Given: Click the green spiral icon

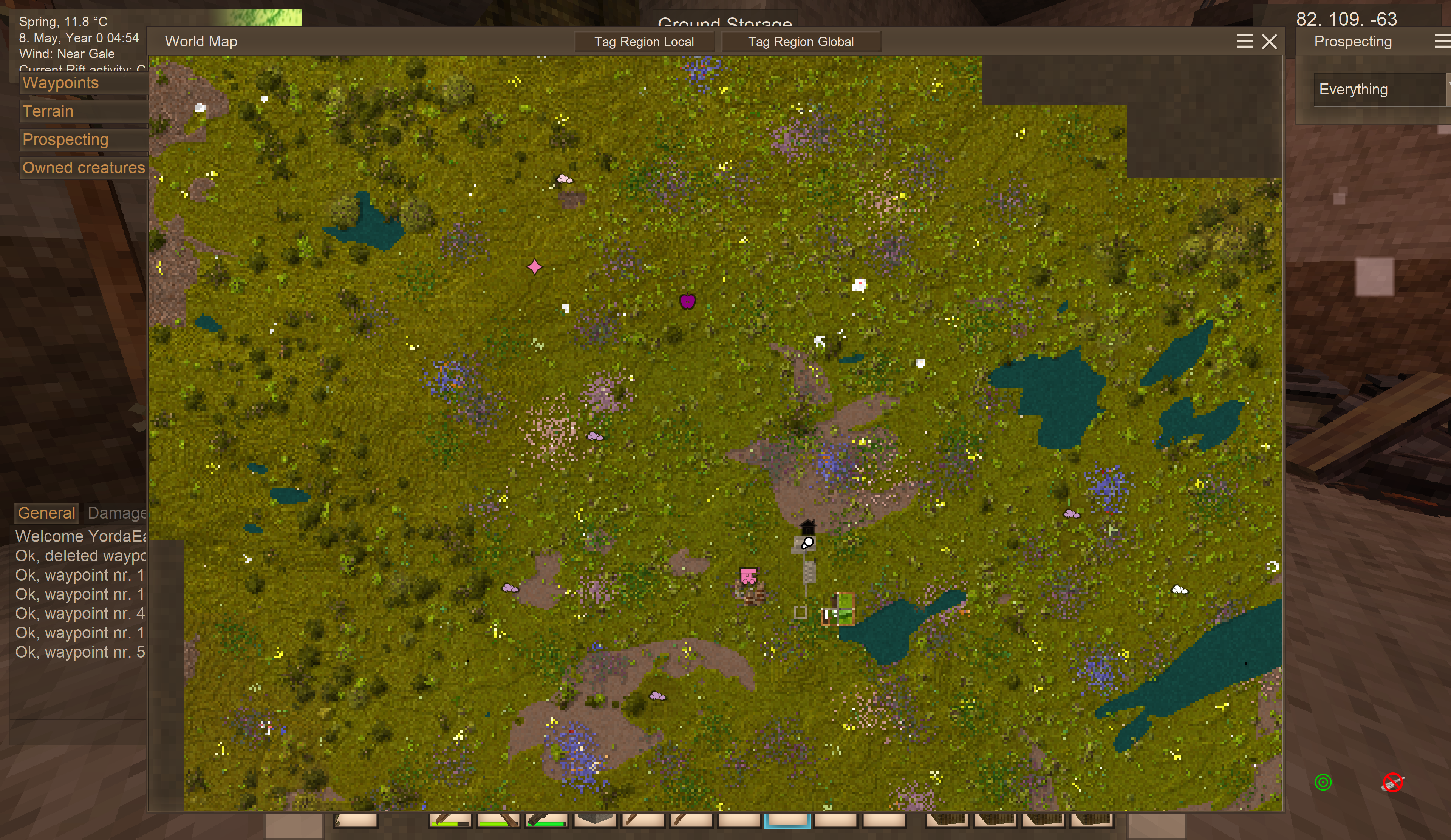Looking at the screenshot, I should pos(1323,782).
